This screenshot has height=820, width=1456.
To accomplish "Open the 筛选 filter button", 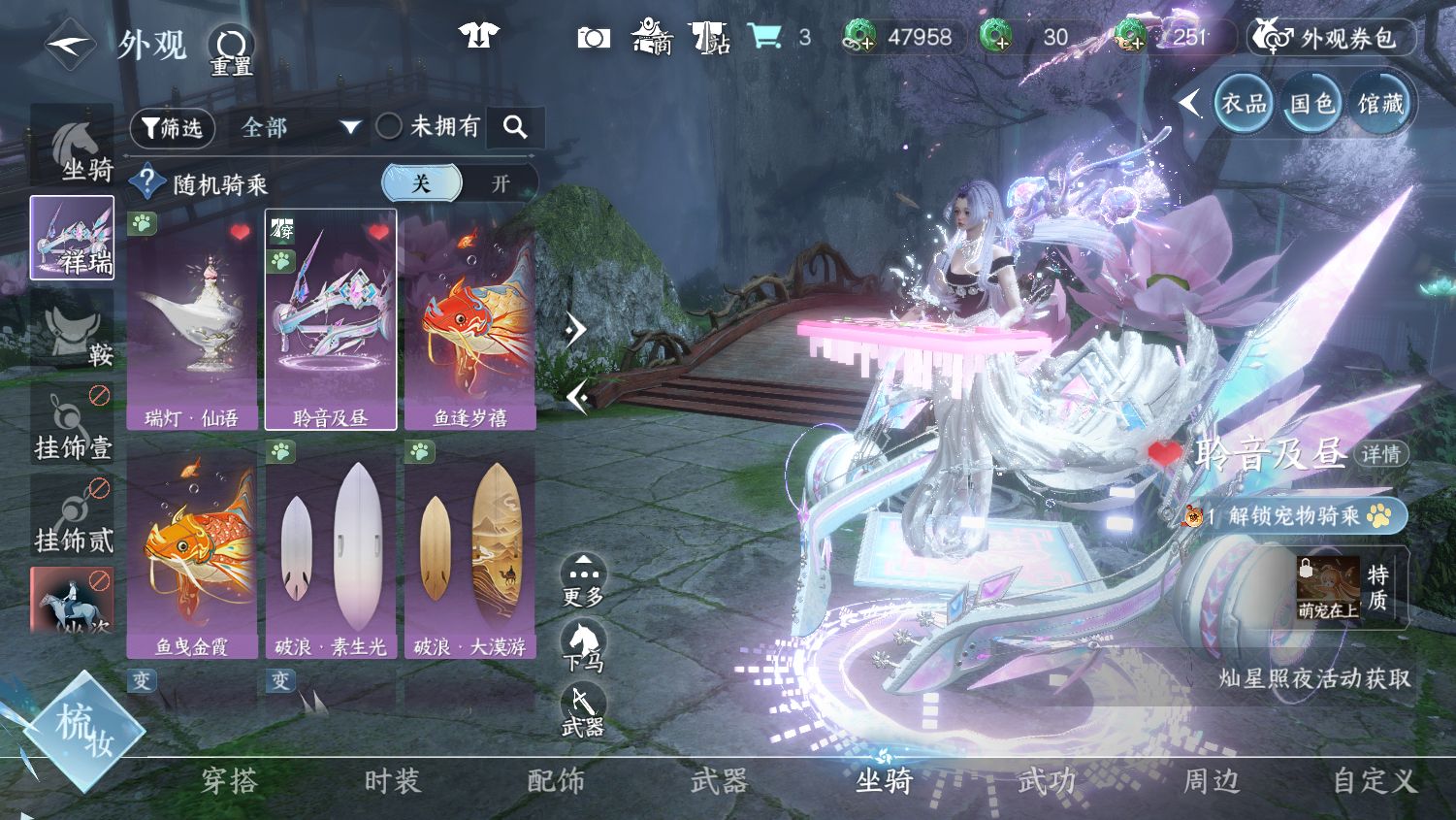I will pos(172,128).
